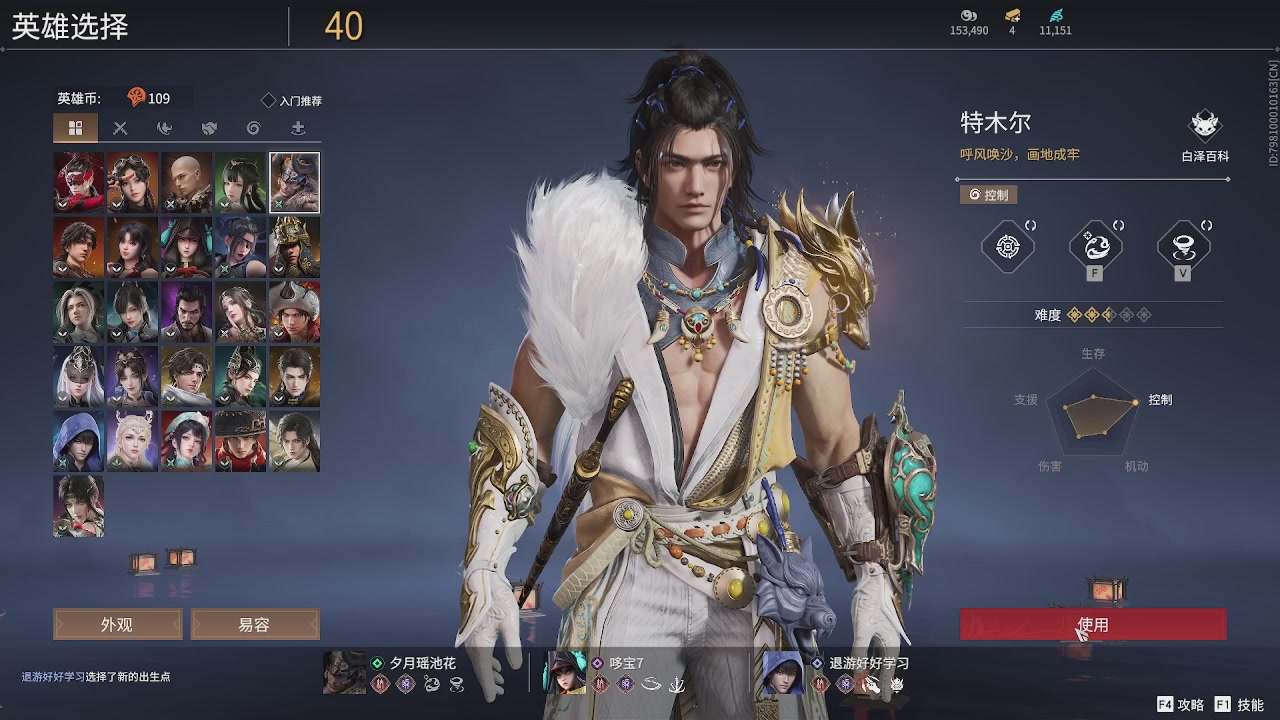
Task: Switch to the grid (all heroes) tab
Action: (x=78, y=128)
